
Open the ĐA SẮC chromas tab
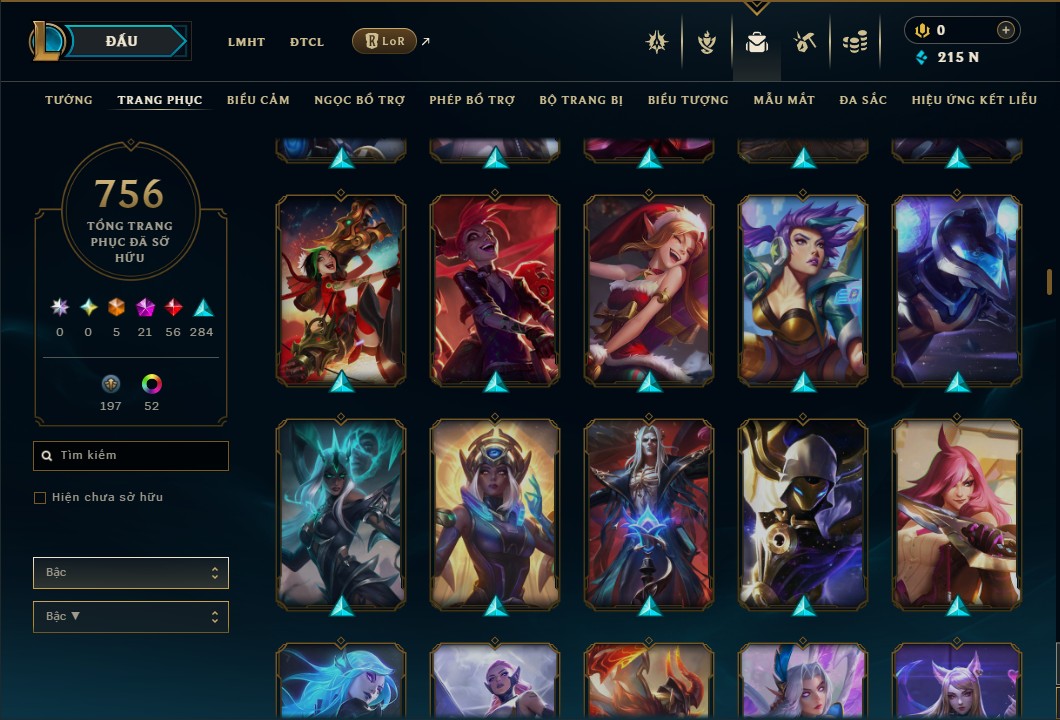tap(863, 100)
